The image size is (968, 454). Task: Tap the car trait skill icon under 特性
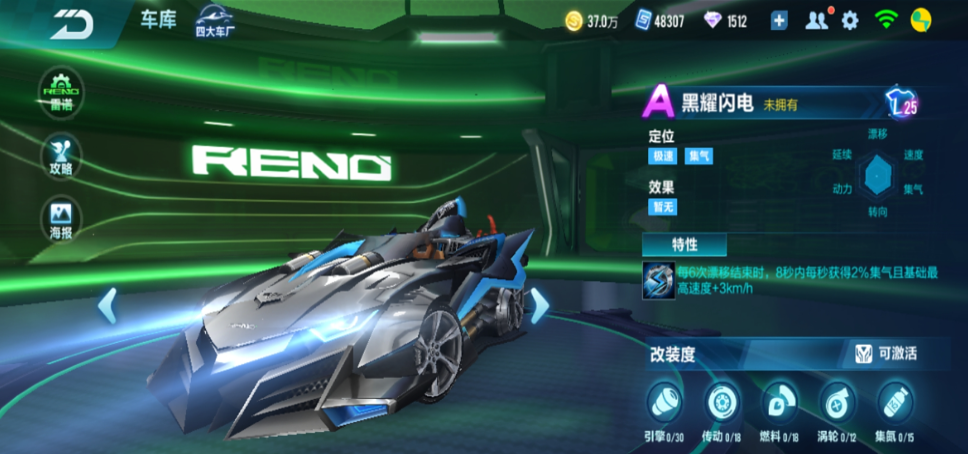pyautogui.click(x=658, y=280)
